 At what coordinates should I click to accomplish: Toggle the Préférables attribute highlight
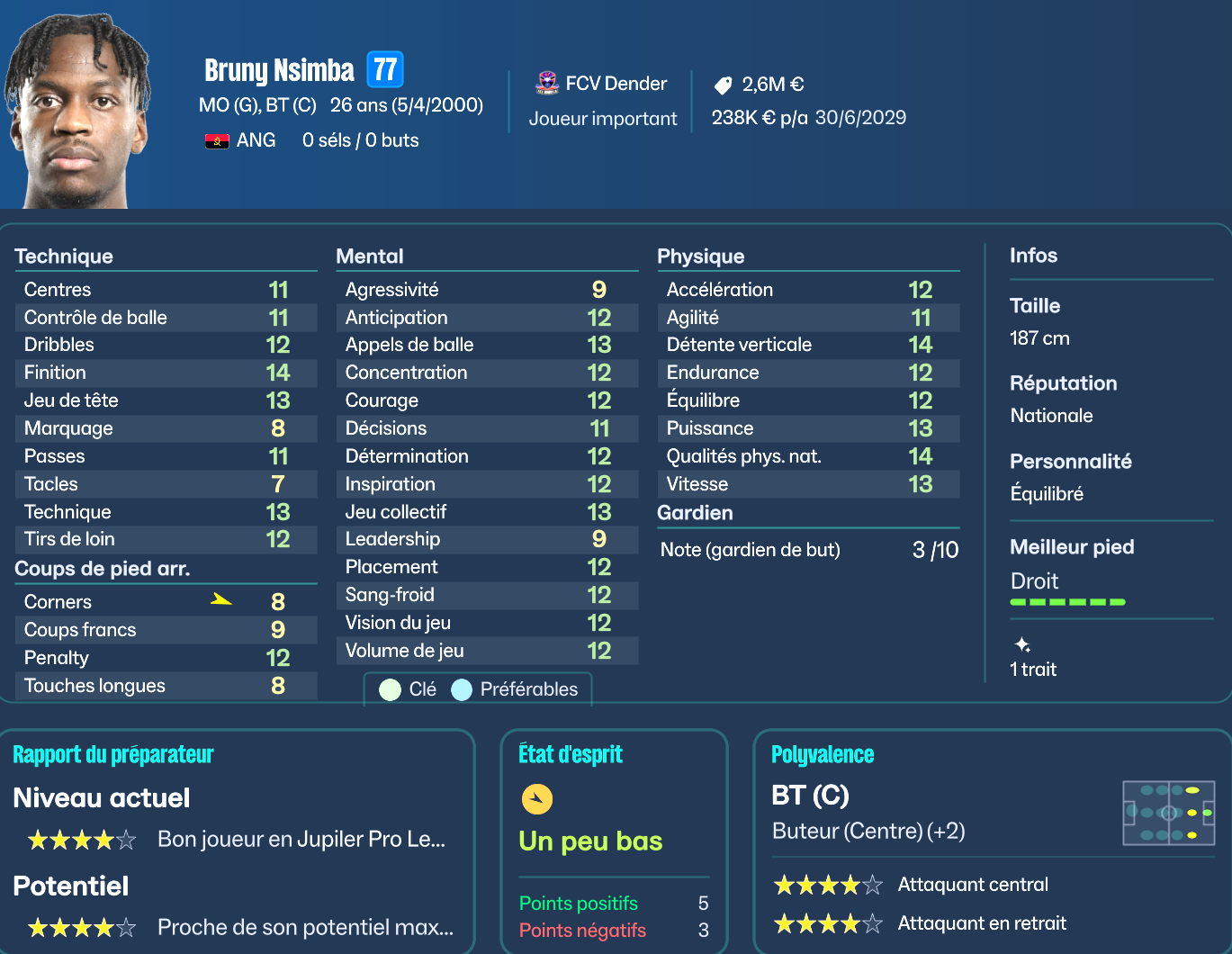[x=516, y=689]
